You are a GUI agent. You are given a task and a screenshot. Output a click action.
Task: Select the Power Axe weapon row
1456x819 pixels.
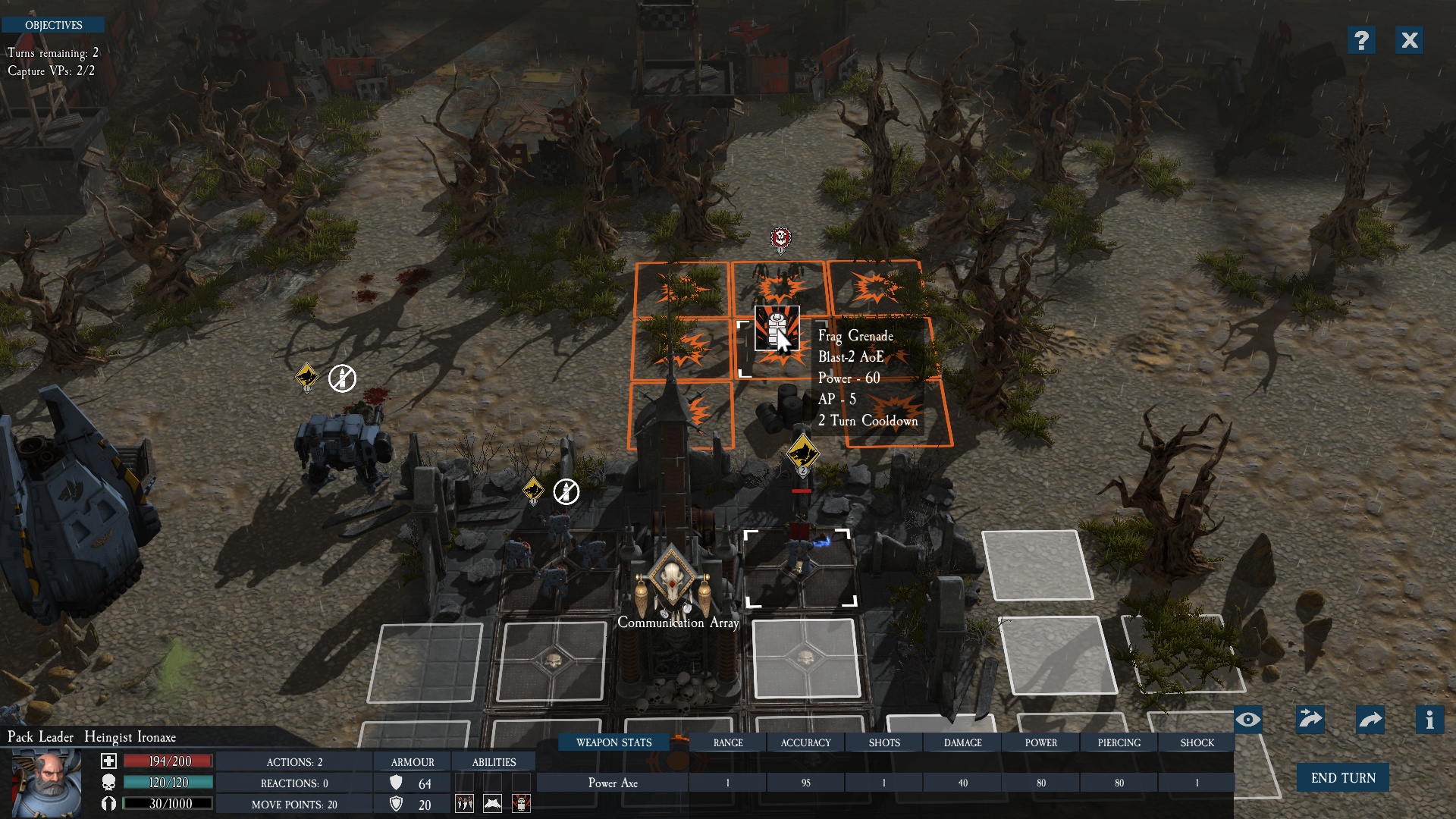pos(613,783)
